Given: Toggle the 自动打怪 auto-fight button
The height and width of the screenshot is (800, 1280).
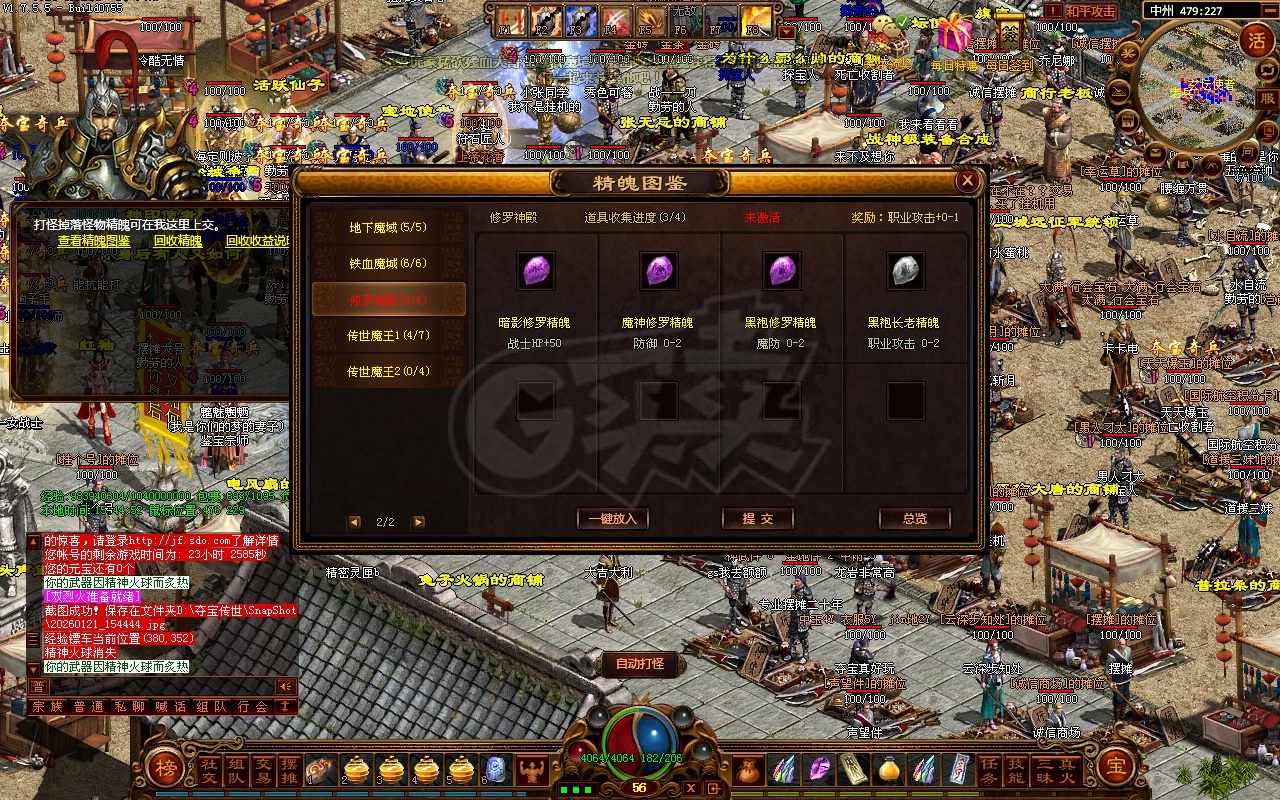Looking at the screenshot, I should coord(640,663).
